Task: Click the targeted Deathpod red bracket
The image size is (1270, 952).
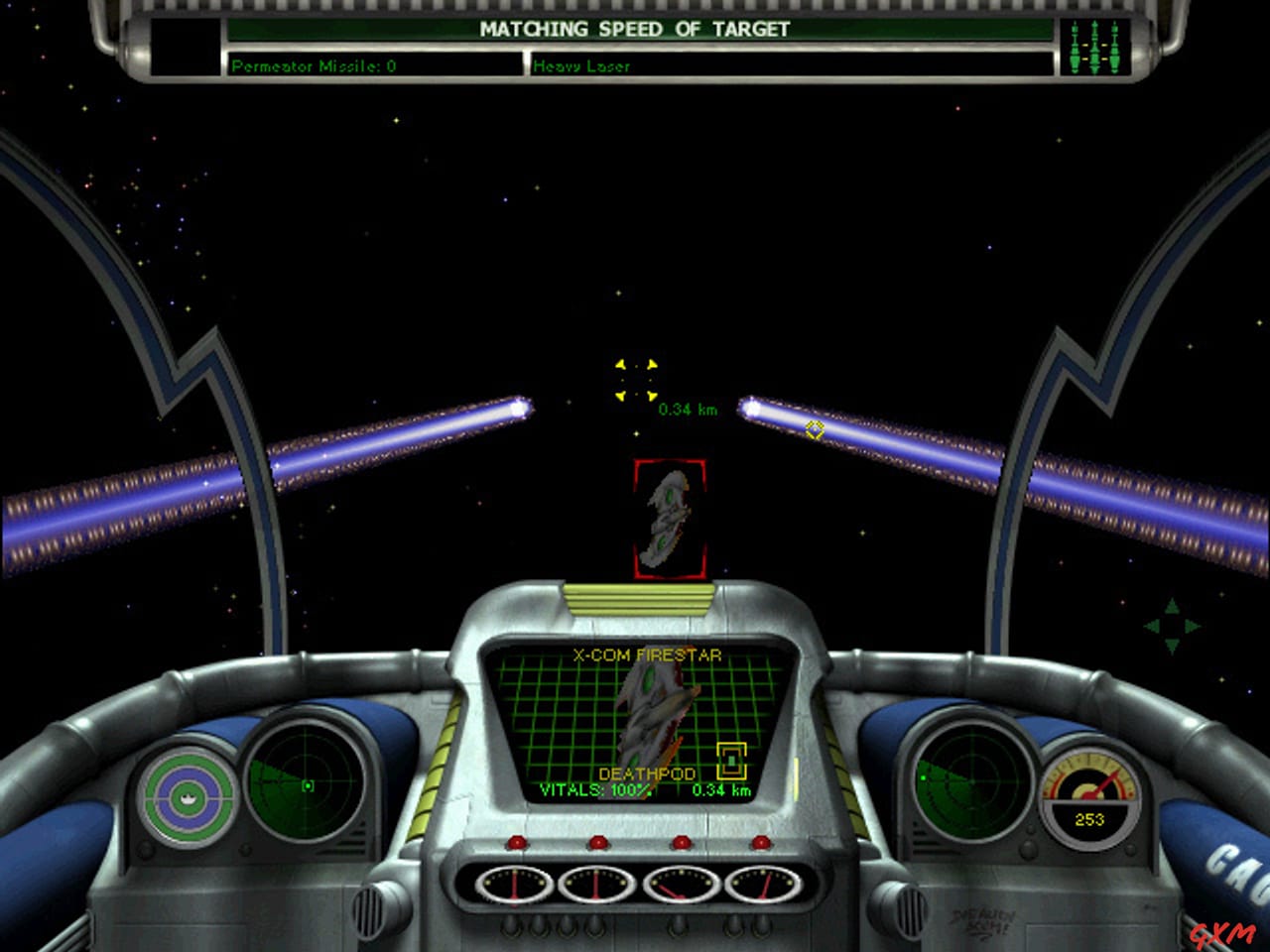Action: (669, 518)
